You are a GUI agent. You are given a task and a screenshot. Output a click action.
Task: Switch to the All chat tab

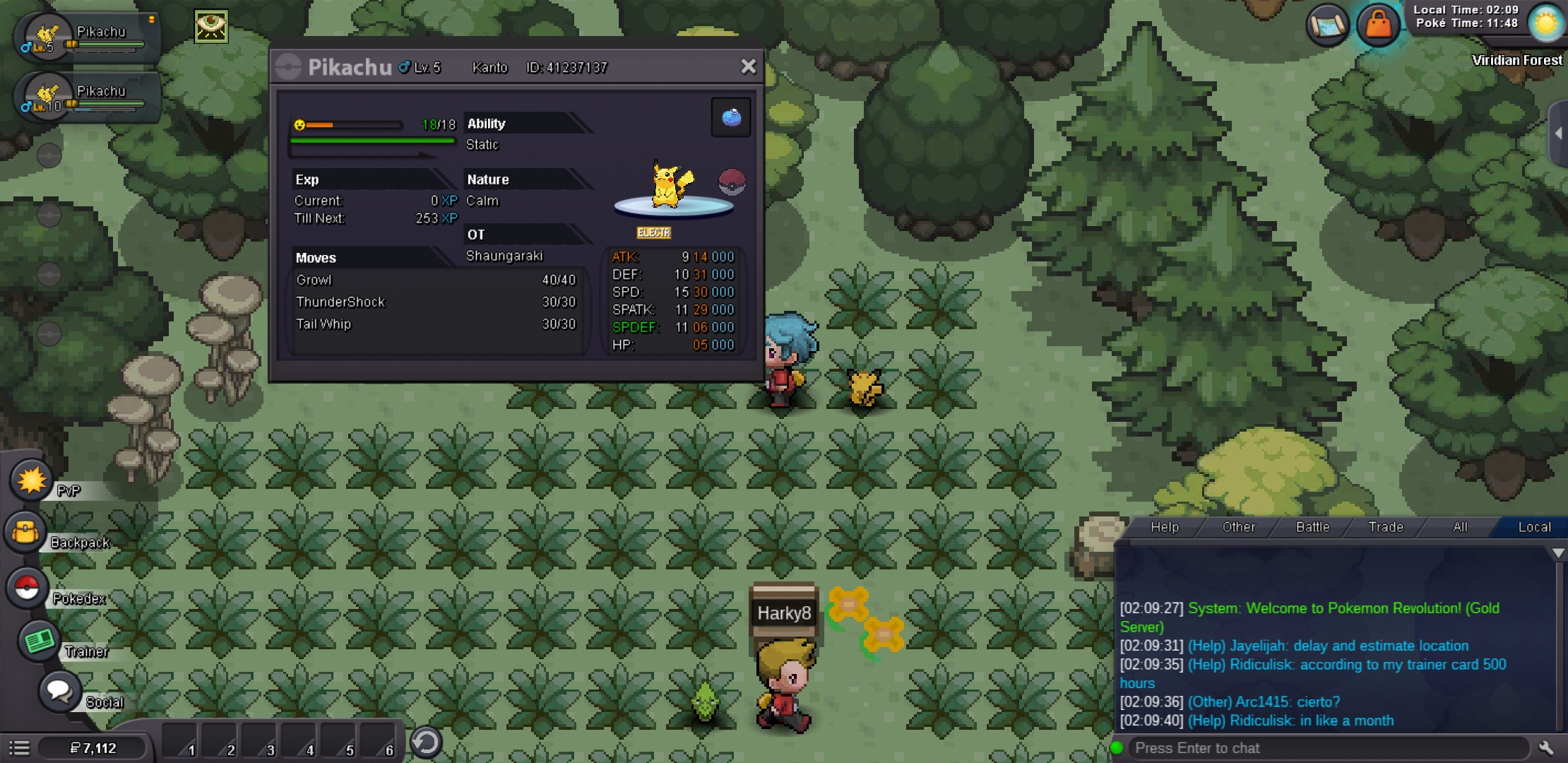1460,527
